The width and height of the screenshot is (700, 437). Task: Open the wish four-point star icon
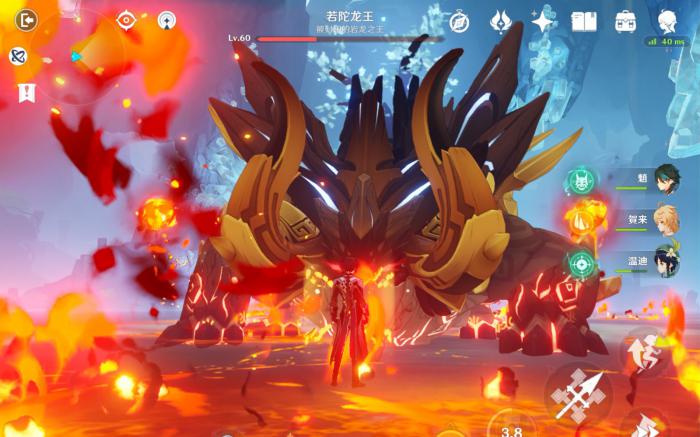pyautogui.click(x=543, y=22)
